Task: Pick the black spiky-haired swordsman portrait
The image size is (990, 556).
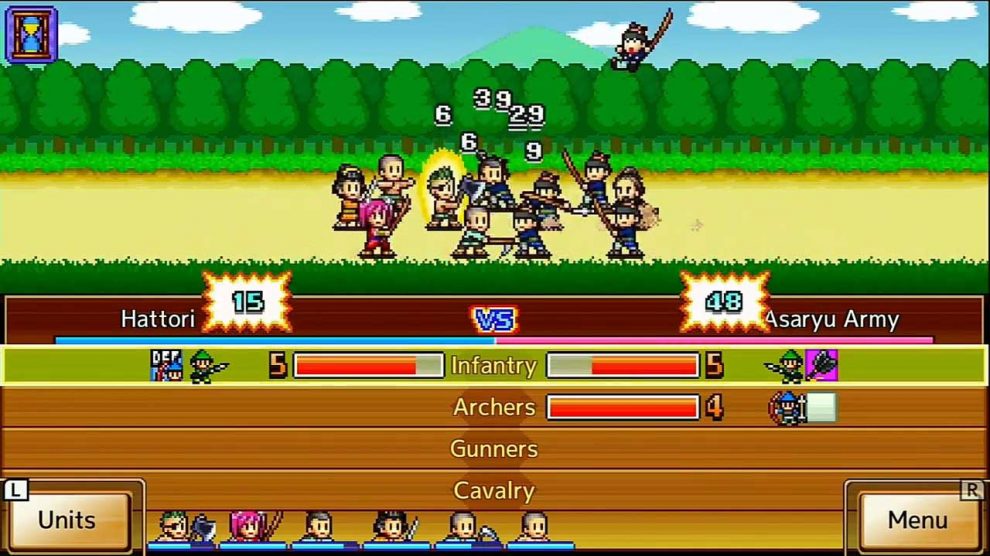Action: [395, 528]
